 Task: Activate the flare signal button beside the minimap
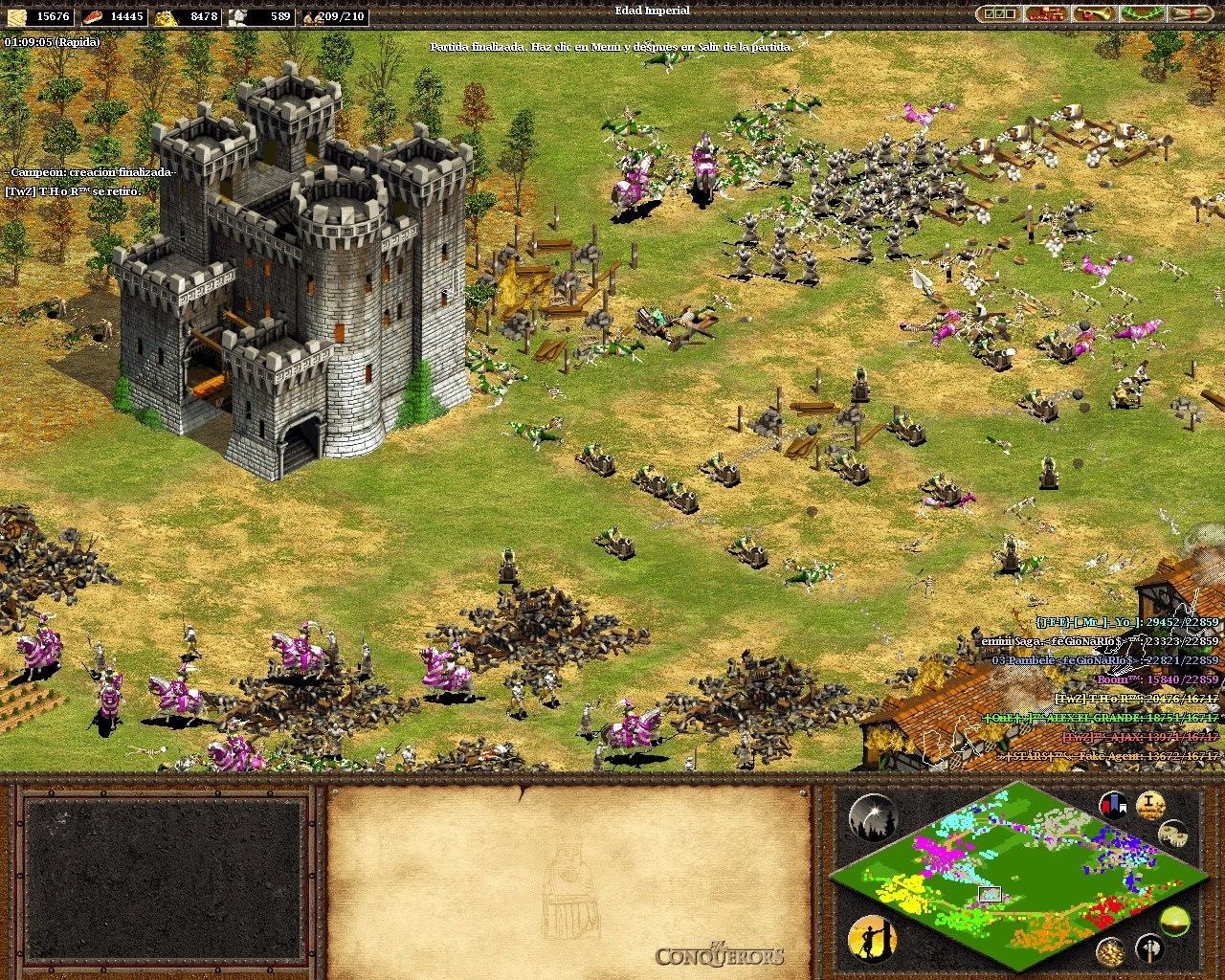click(872, 816)
